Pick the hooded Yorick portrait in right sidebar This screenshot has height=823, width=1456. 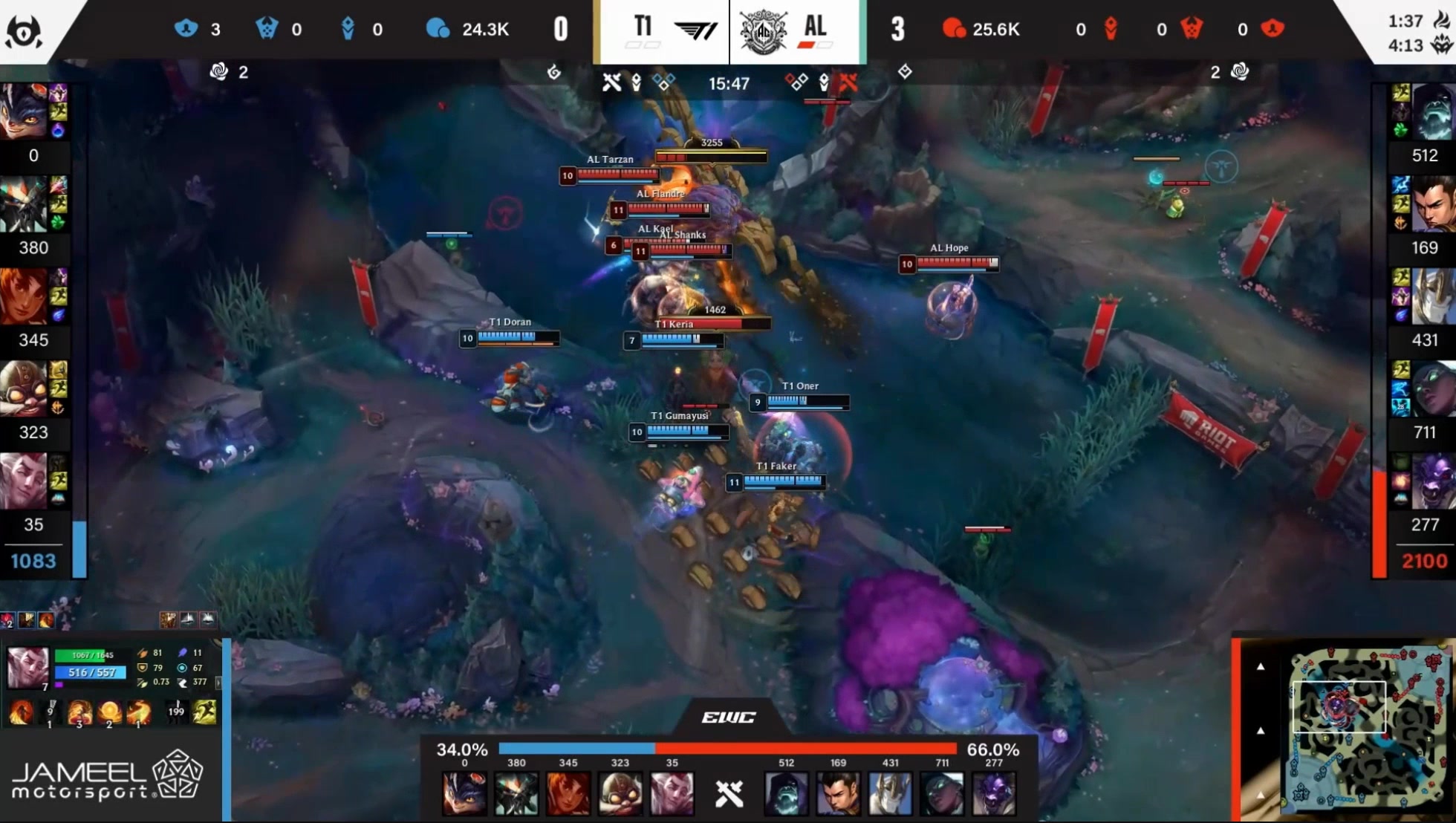1431,111
